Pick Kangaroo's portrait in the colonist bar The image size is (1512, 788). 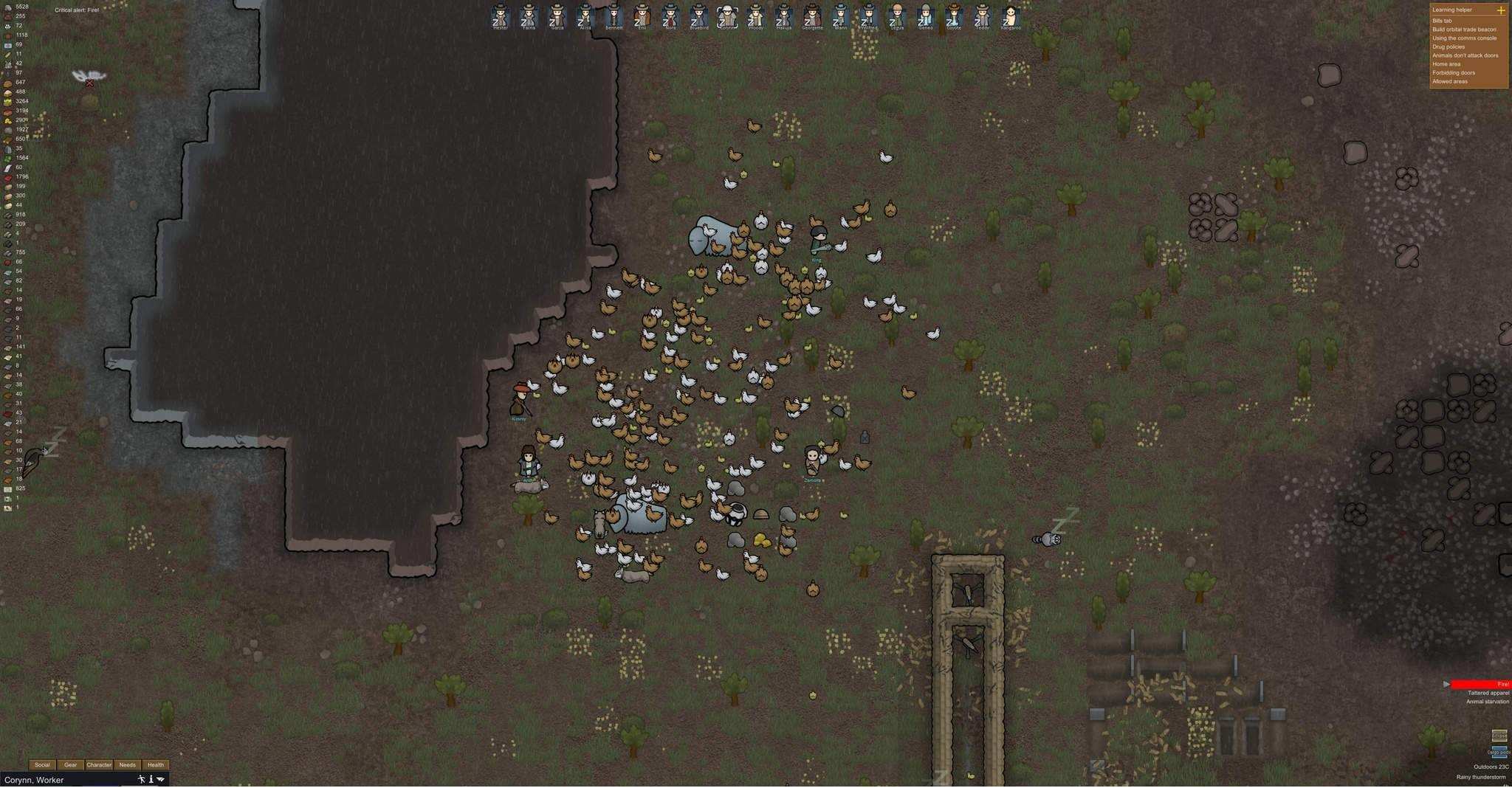[1010, 16]
